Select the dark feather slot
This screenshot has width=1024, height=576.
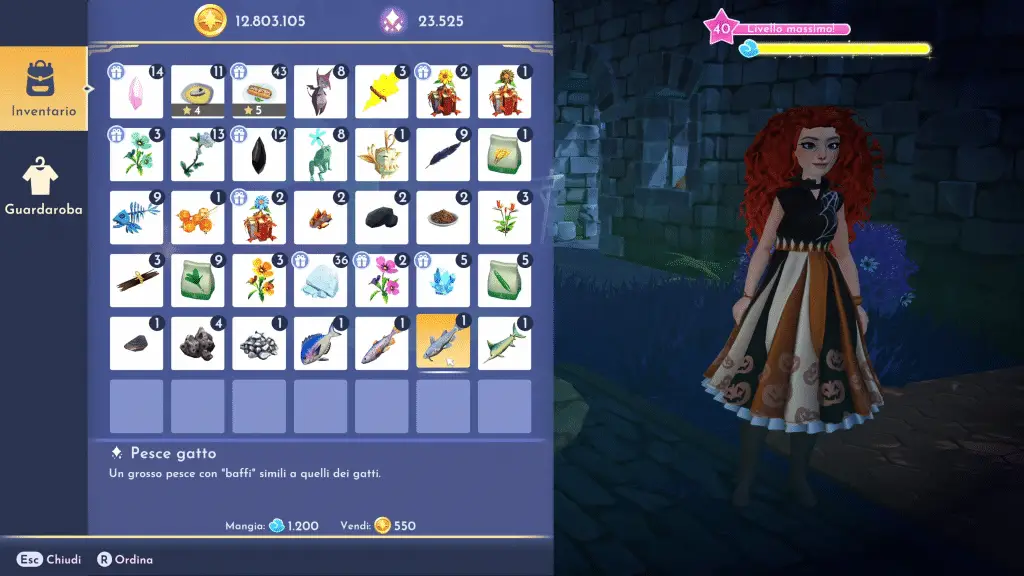(443, 154)
